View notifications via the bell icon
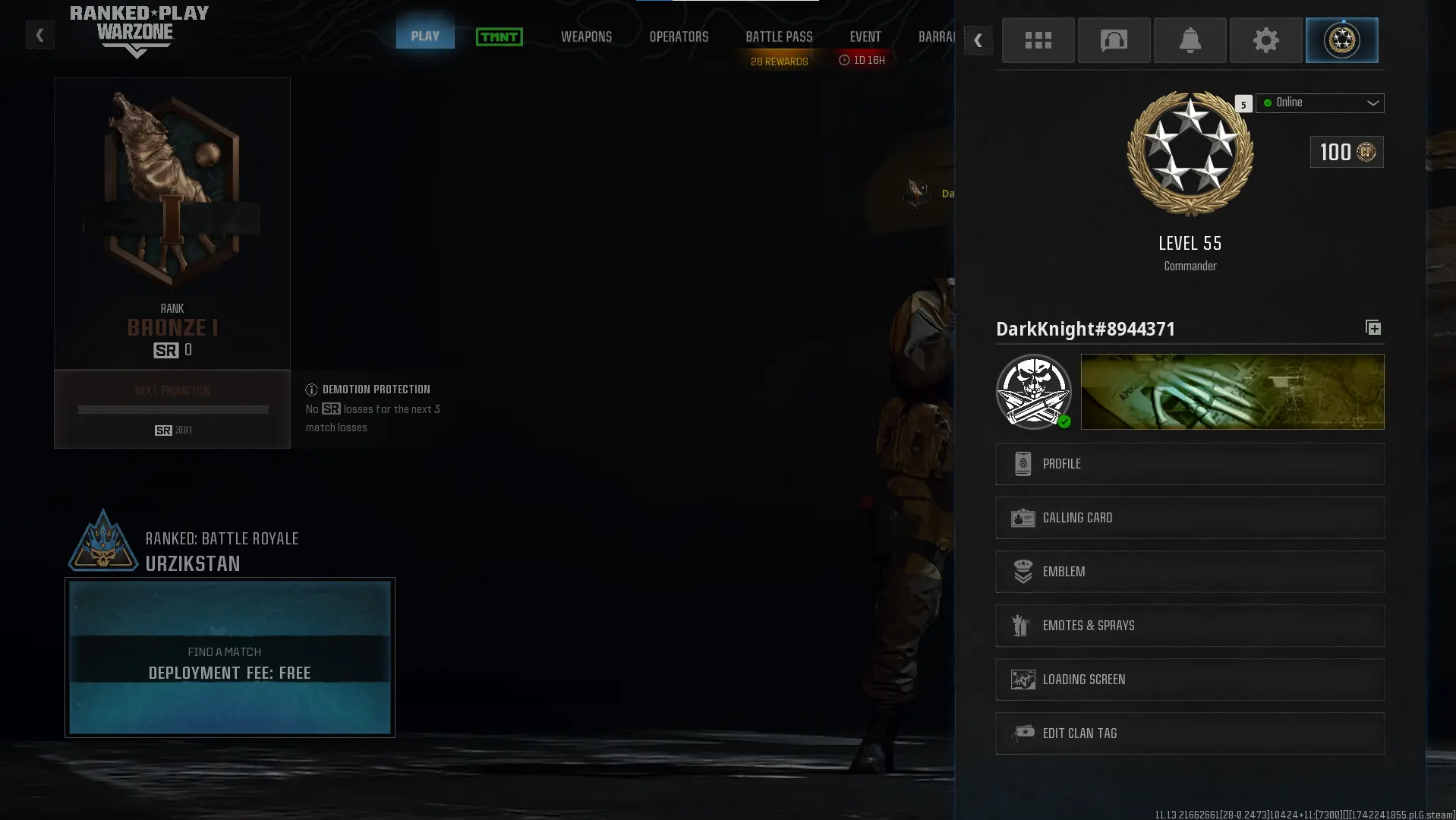The height and width of the screenshot is (820, 1456). click(1189, 40)
